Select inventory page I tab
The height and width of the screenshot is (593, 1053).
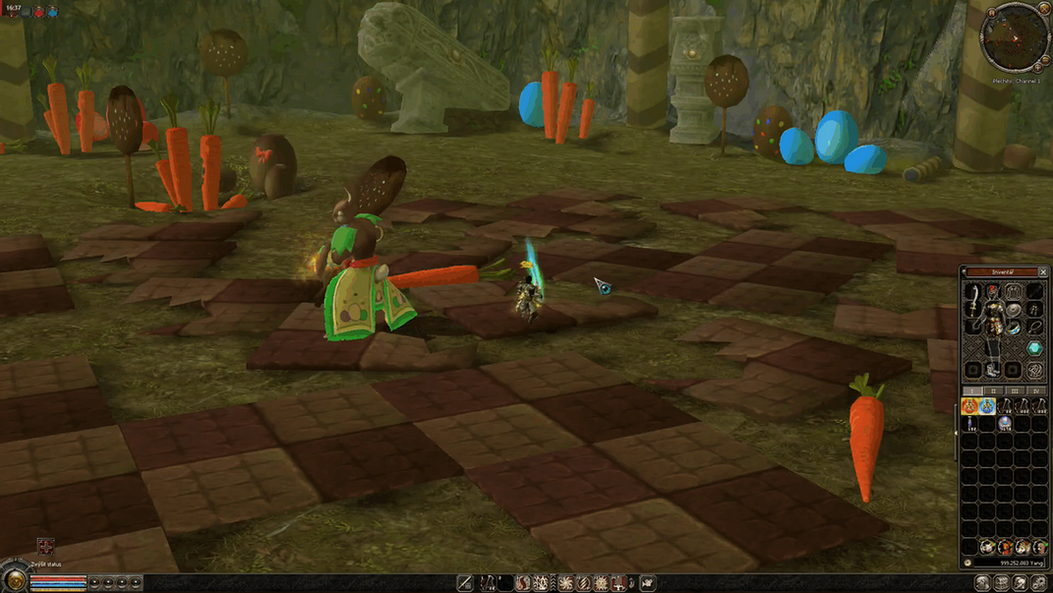973,391
